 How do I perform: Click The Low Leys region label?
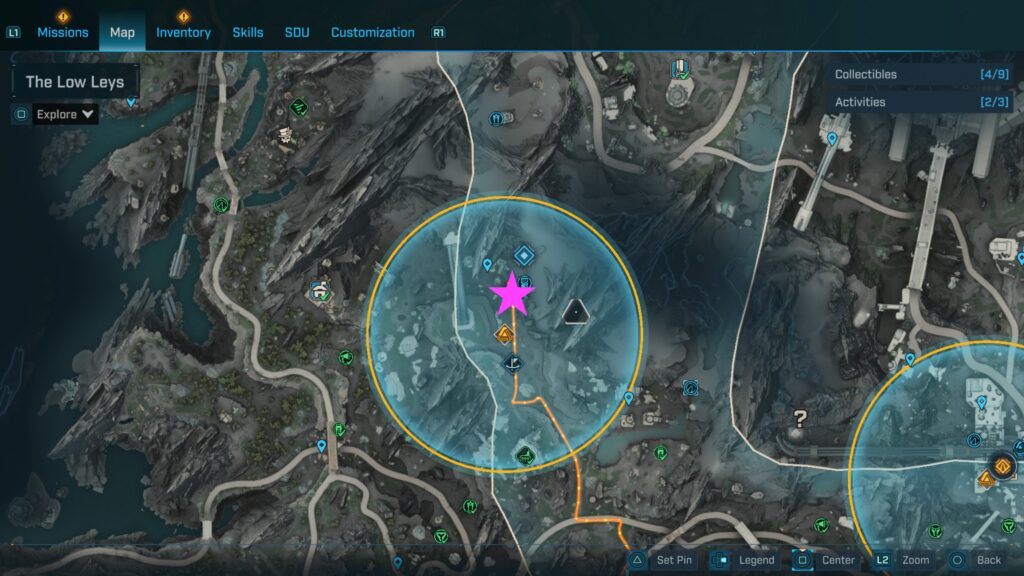click(x=75, y=82)
